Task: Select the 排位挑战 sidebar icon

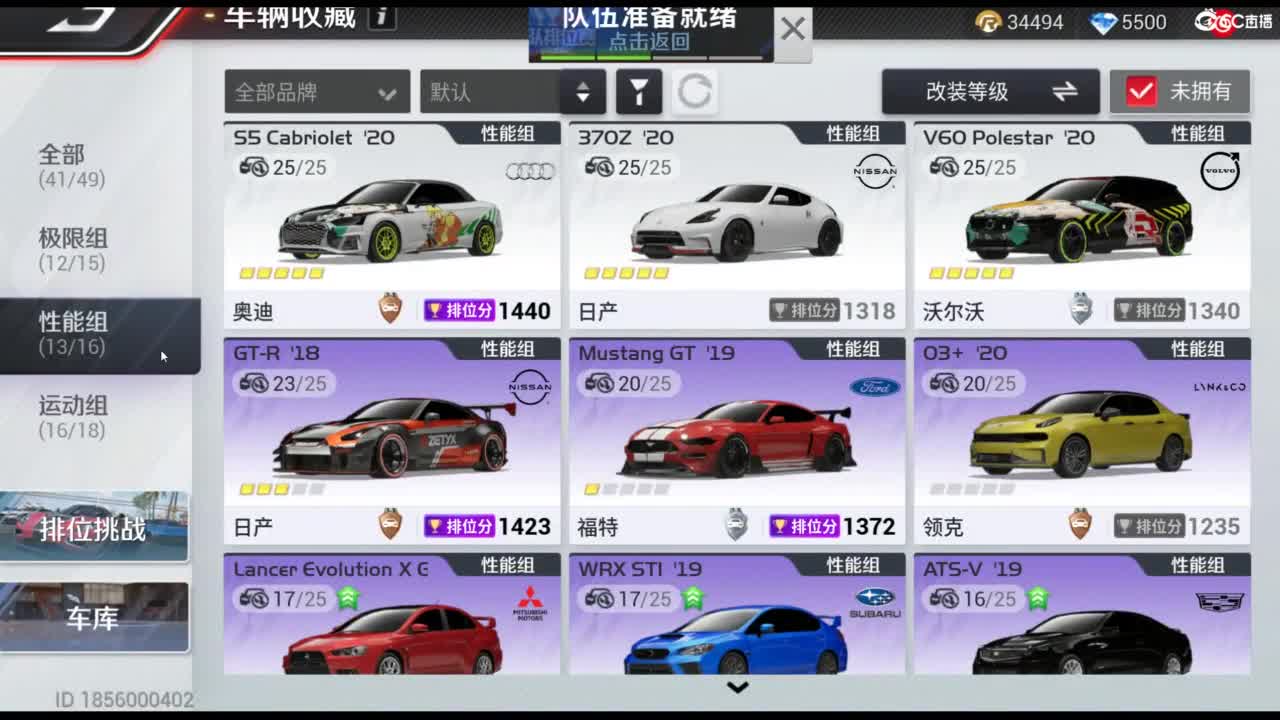Action: point(96,530)
